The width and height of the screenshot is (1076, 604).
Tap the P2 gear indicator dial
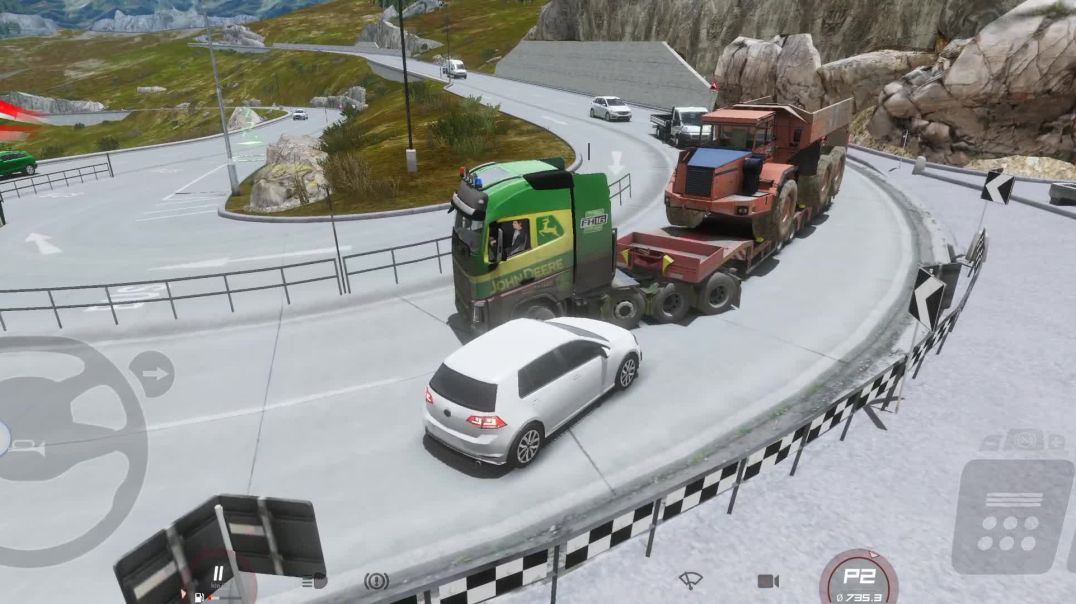point(858,579)
